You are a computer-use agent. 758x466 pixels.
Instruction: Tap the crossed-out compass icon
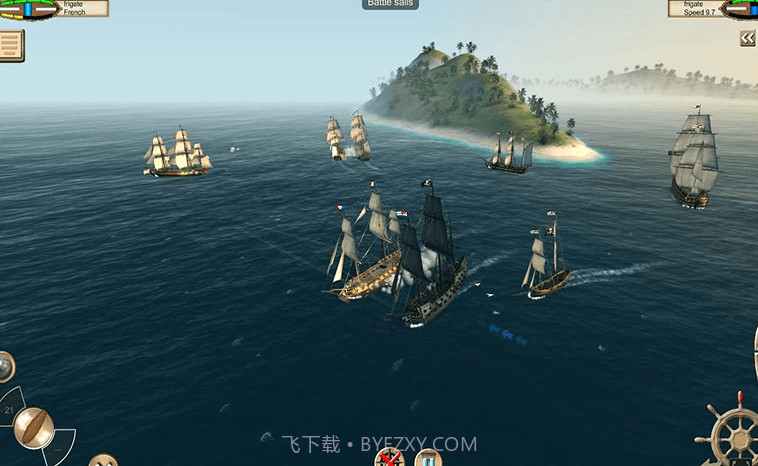click(388, 459)
